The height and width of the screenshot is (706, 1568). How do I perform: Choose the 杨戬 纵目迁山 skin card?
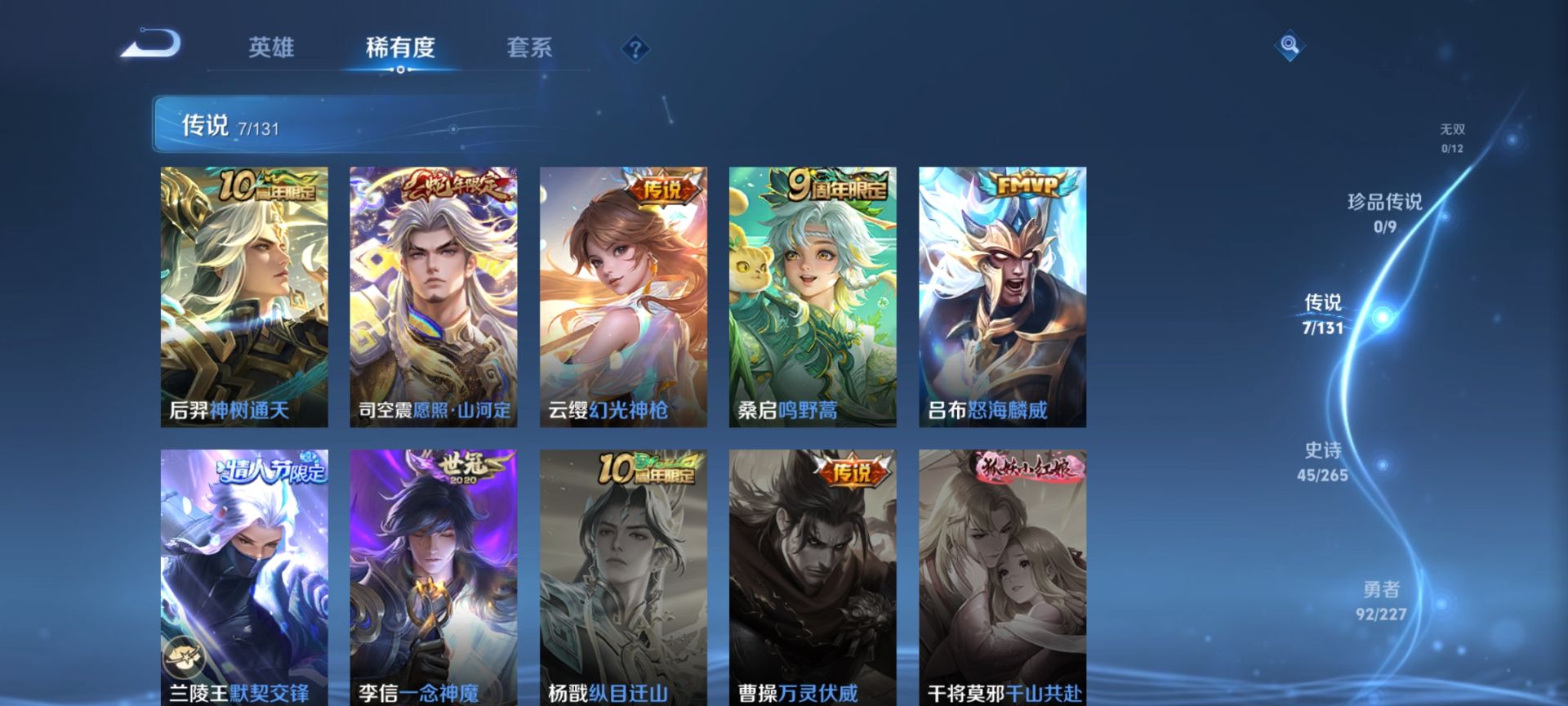(x=623, y=577)
